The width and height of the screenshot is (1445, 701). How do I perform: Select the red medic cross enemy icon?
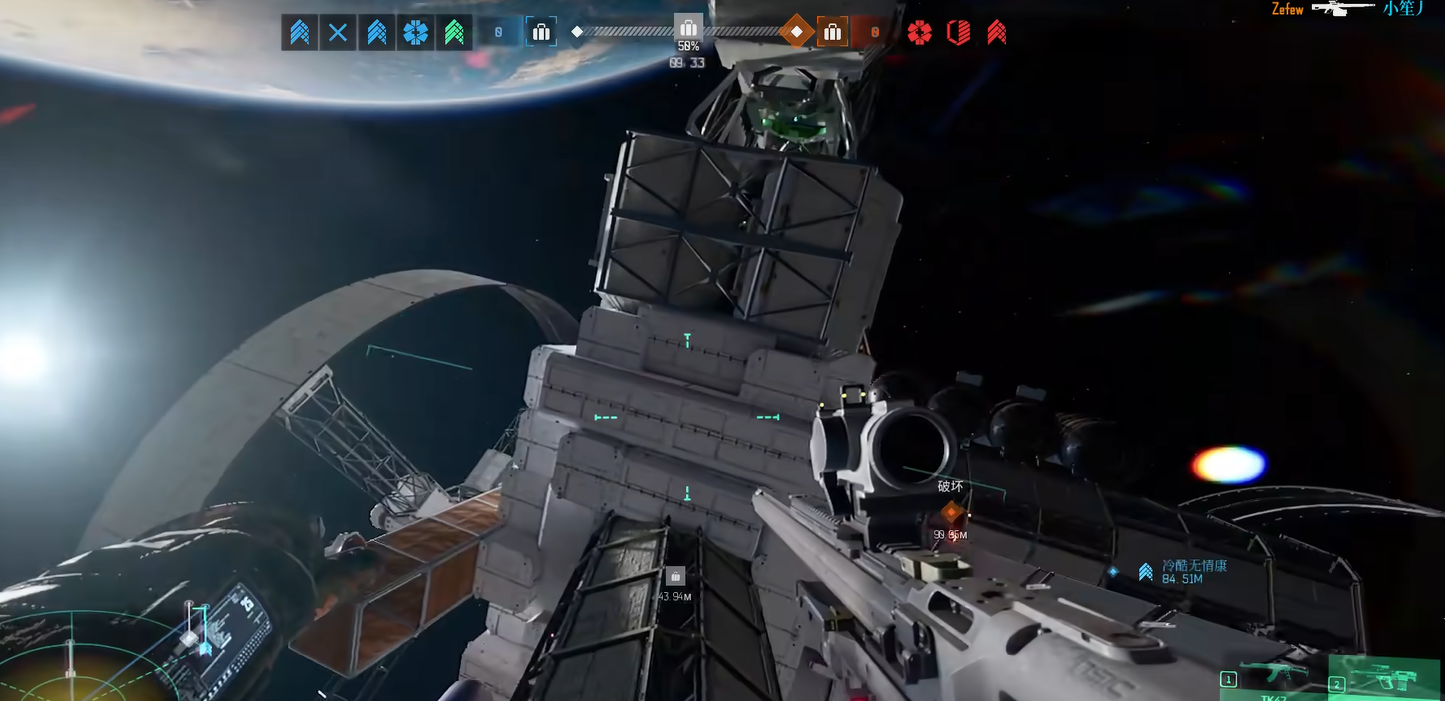919,33
